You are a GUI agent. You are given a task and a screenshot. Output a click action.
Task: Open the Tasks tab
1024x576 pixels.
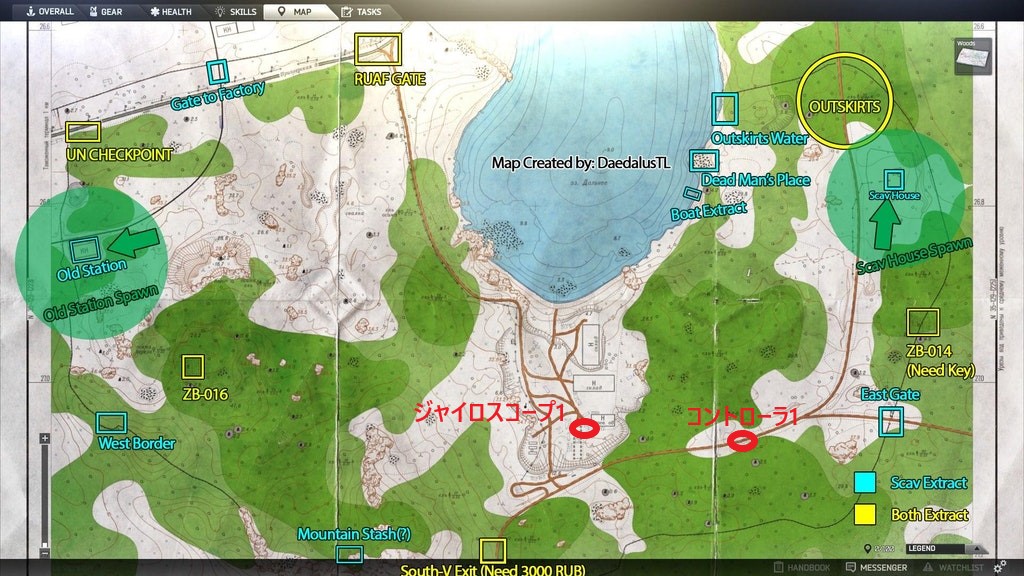(x=361, y=12)
